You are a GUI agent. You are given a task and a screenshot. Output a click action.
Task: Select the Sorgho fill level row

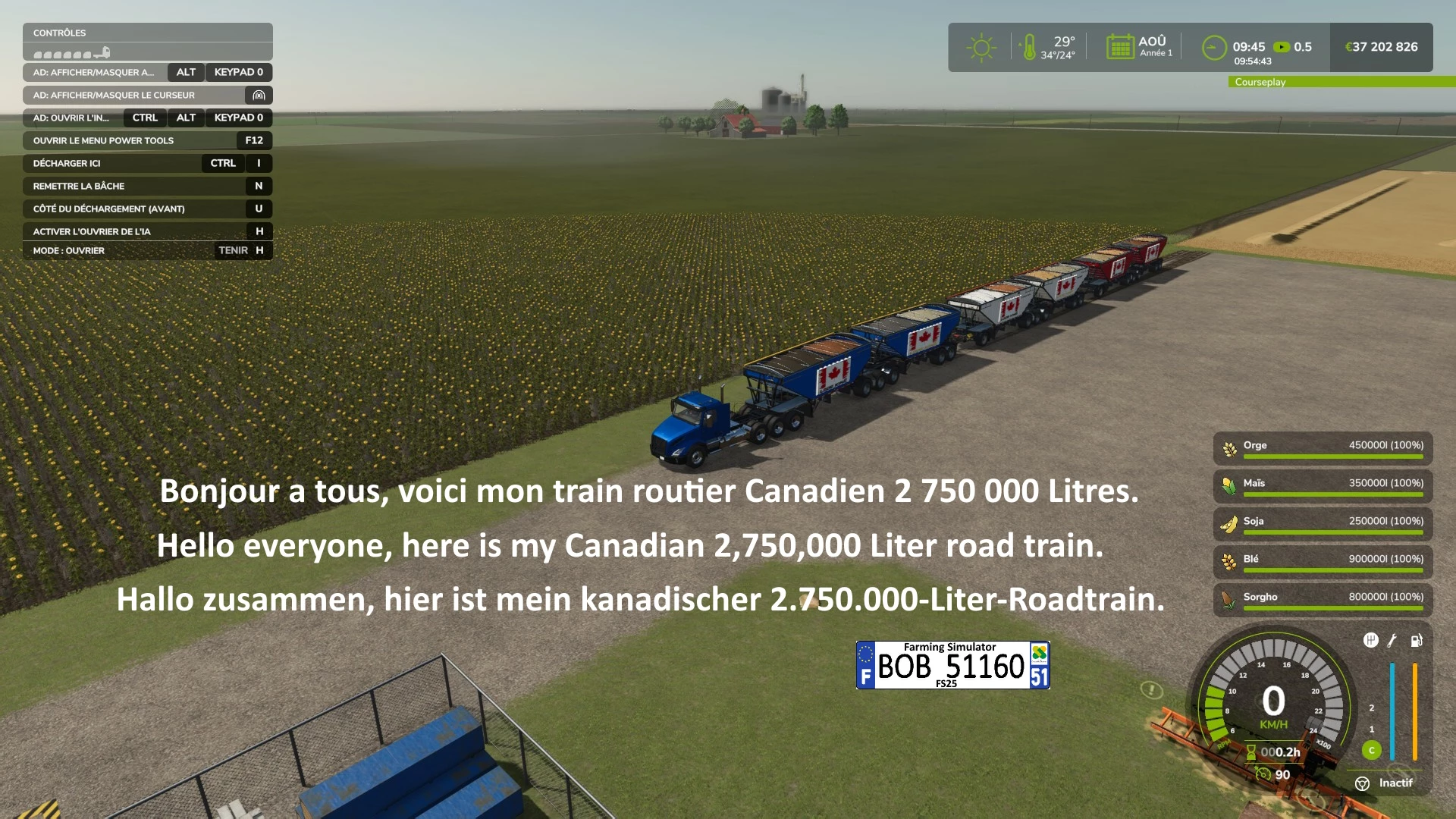coord(1323,600)
